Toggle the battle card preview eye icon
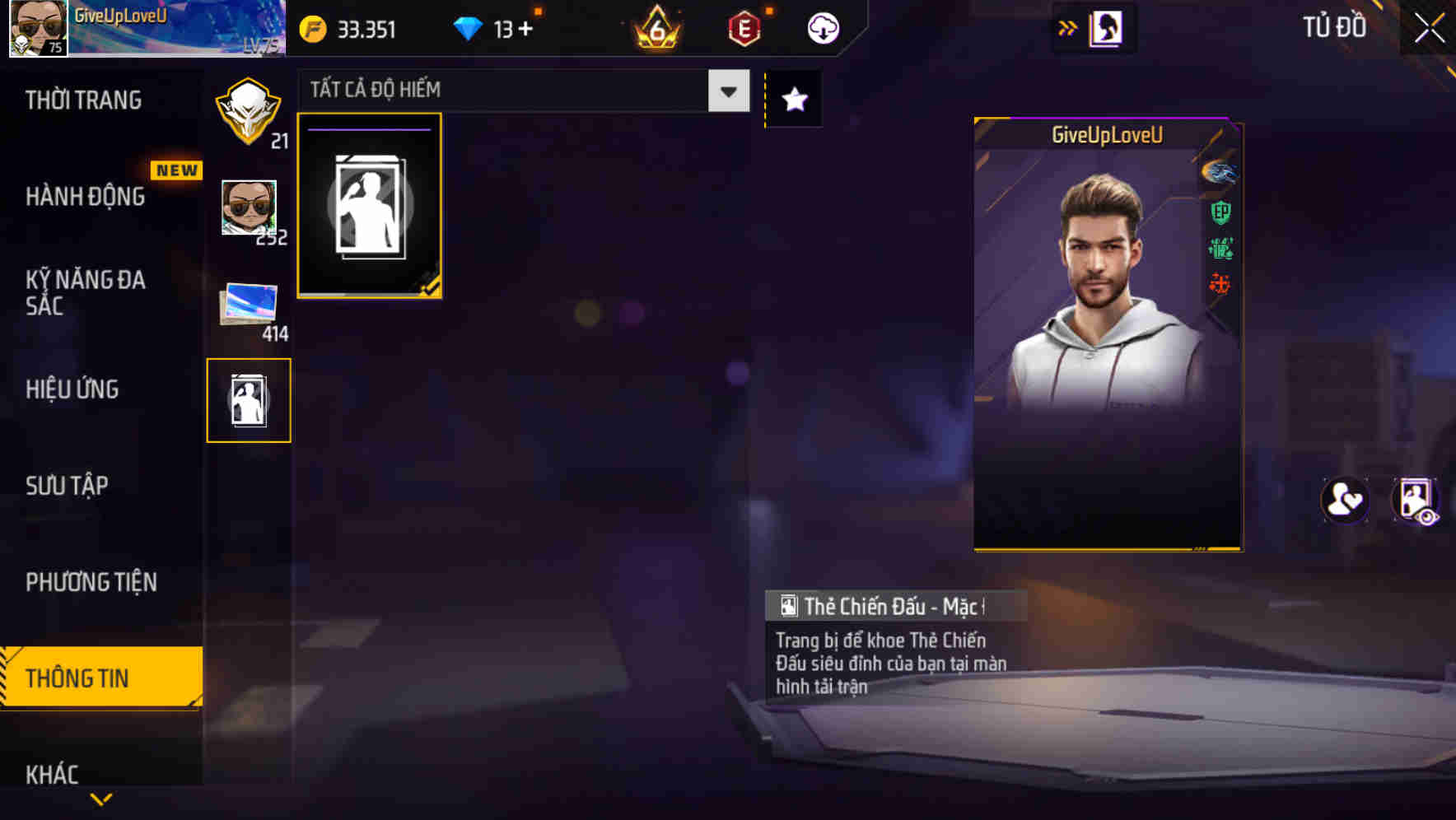The image size is (1456, 820). 1415,501
